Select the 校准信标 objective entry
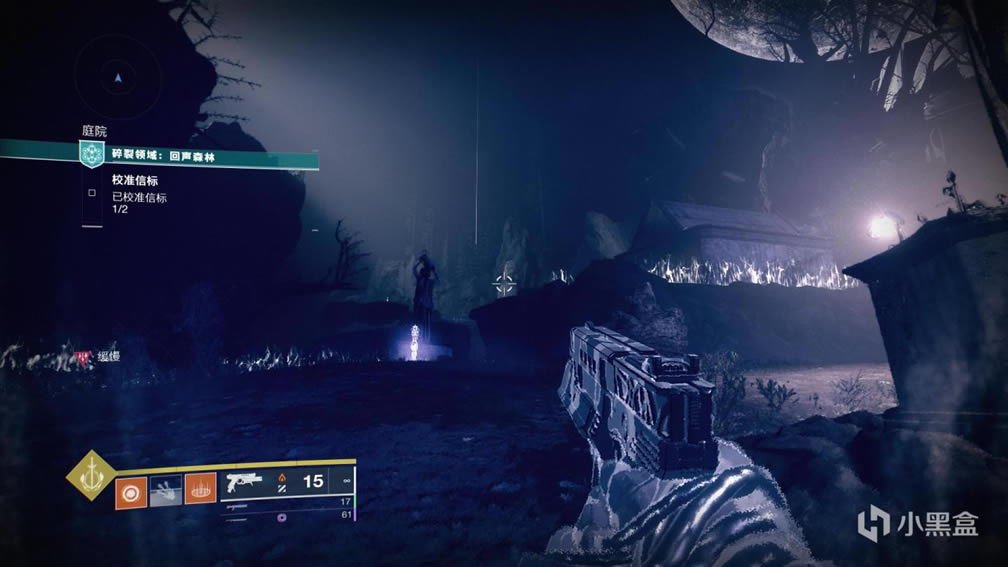Screen dimensions: 1008x567 [135, 181]
